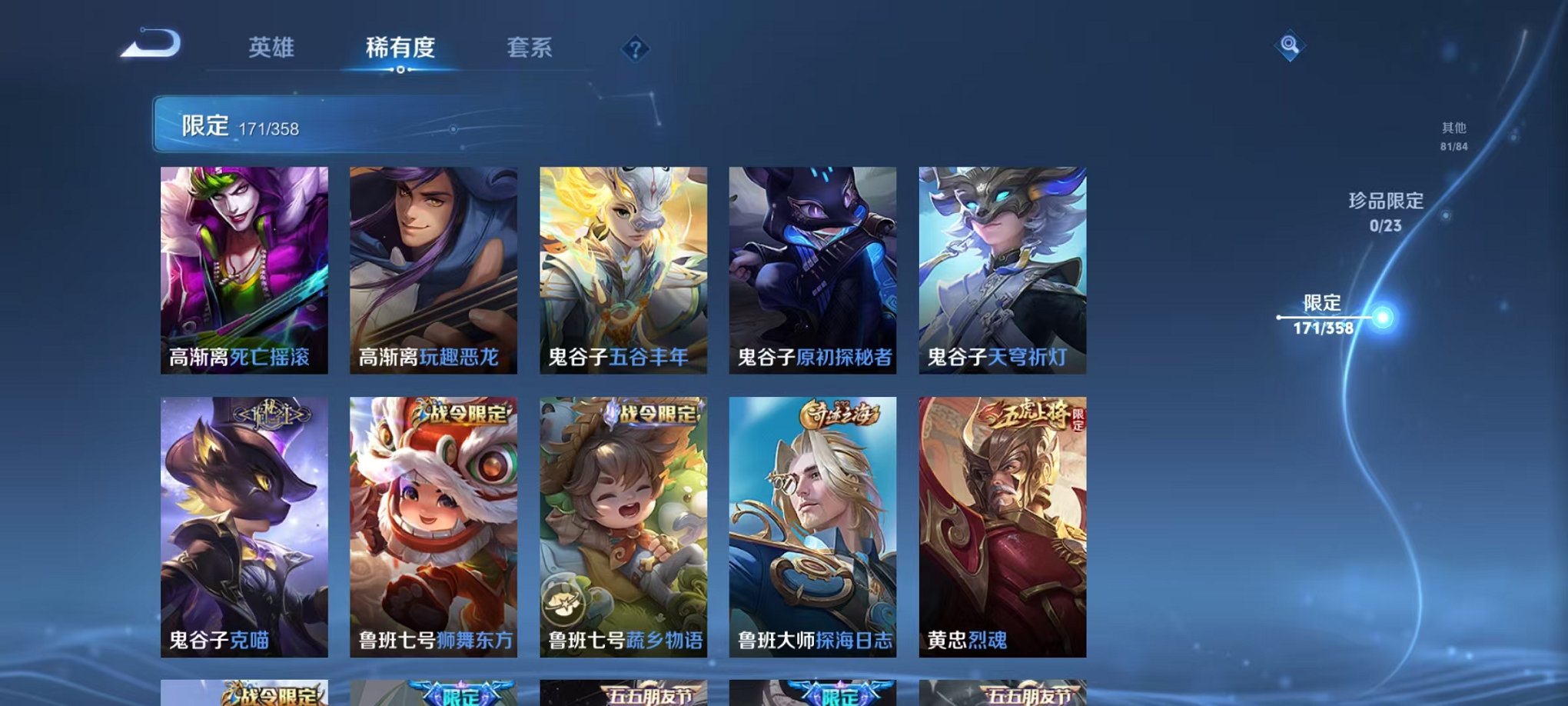
Task: Open the help question mark icon
Action: (635, 48)
